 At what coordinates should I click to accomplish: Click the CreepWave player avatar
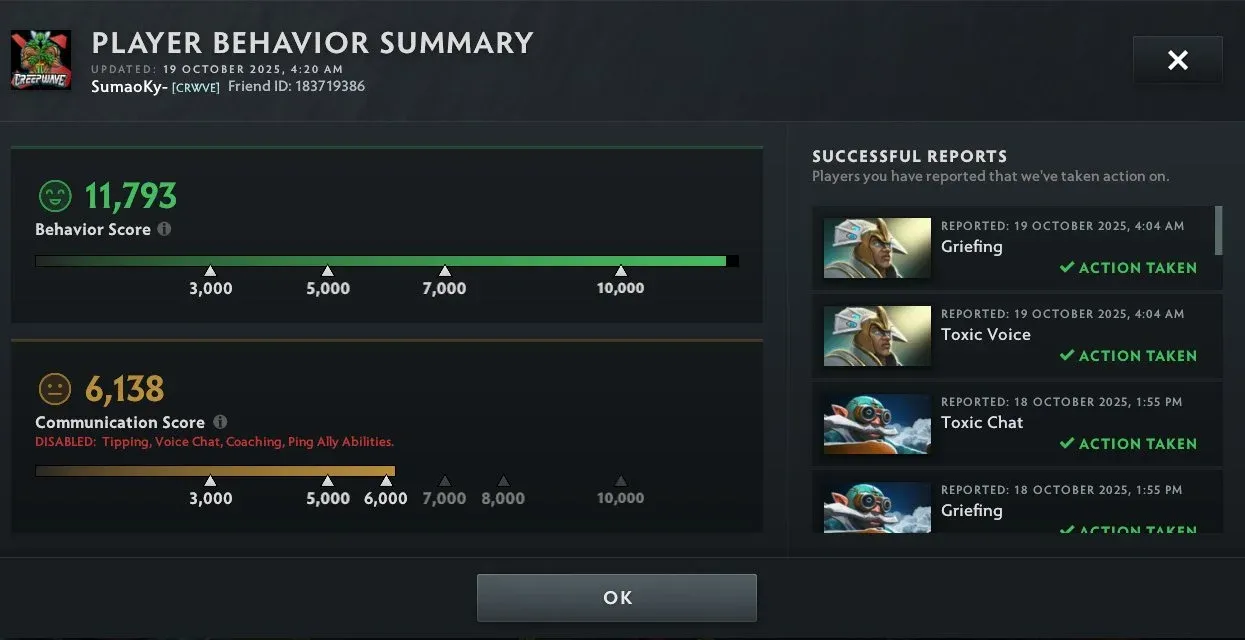[x=41, y=61]
